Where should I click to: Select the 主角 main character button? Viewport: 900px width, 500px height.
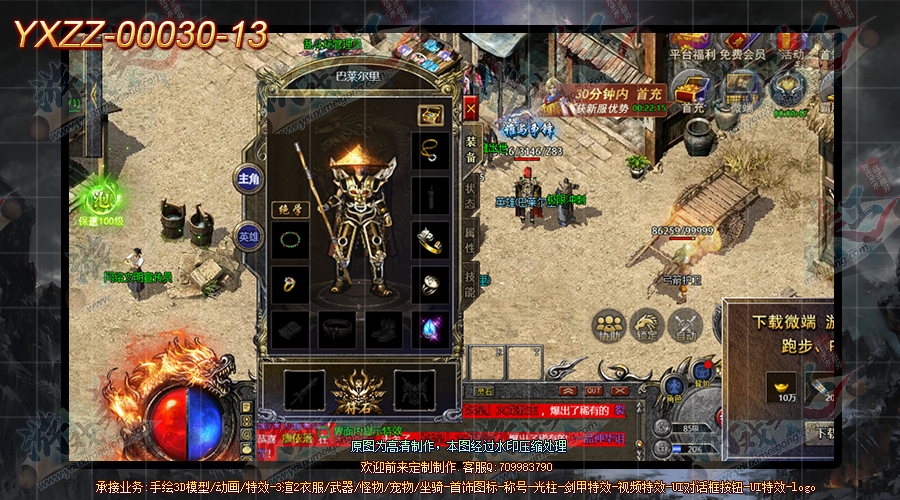[x=248, y=180]
